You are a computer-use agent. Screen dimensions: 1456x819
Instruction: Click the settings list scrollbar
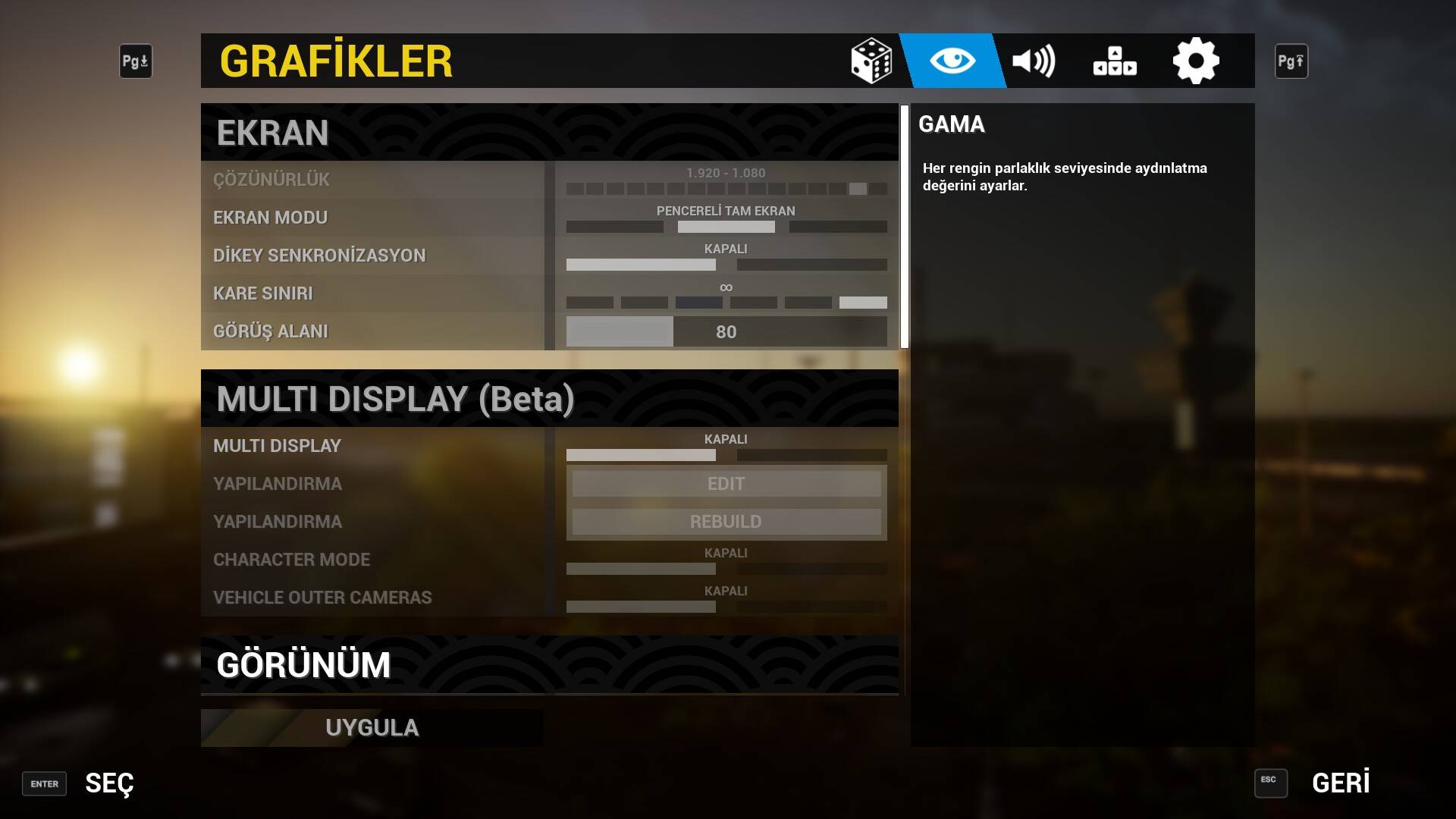(904, 227)
